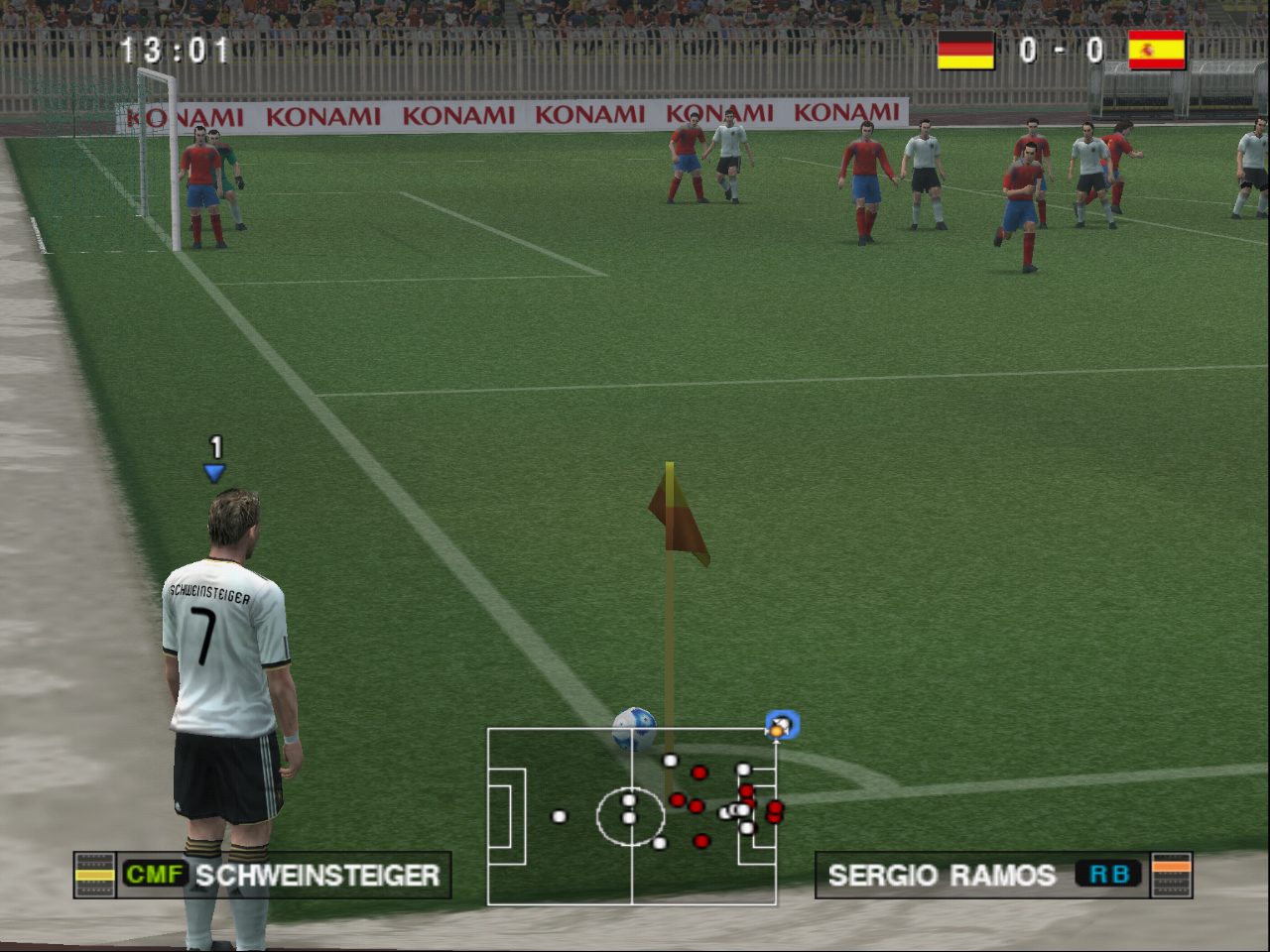
Task: Click the highlighted corner-taker marker on the radar
Action: tap(781, 727)
